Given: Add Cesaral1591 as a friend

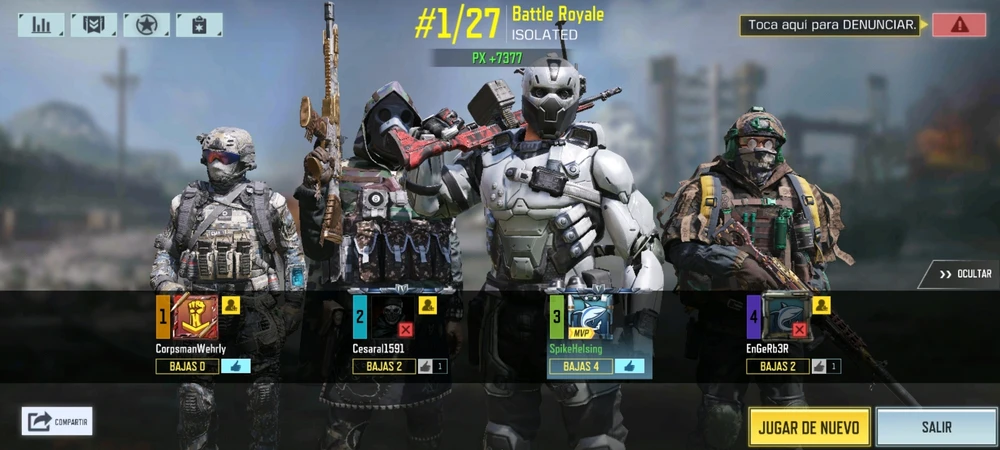Looking at the screenshot, I should pyautogui.click(x=428, y=305).
